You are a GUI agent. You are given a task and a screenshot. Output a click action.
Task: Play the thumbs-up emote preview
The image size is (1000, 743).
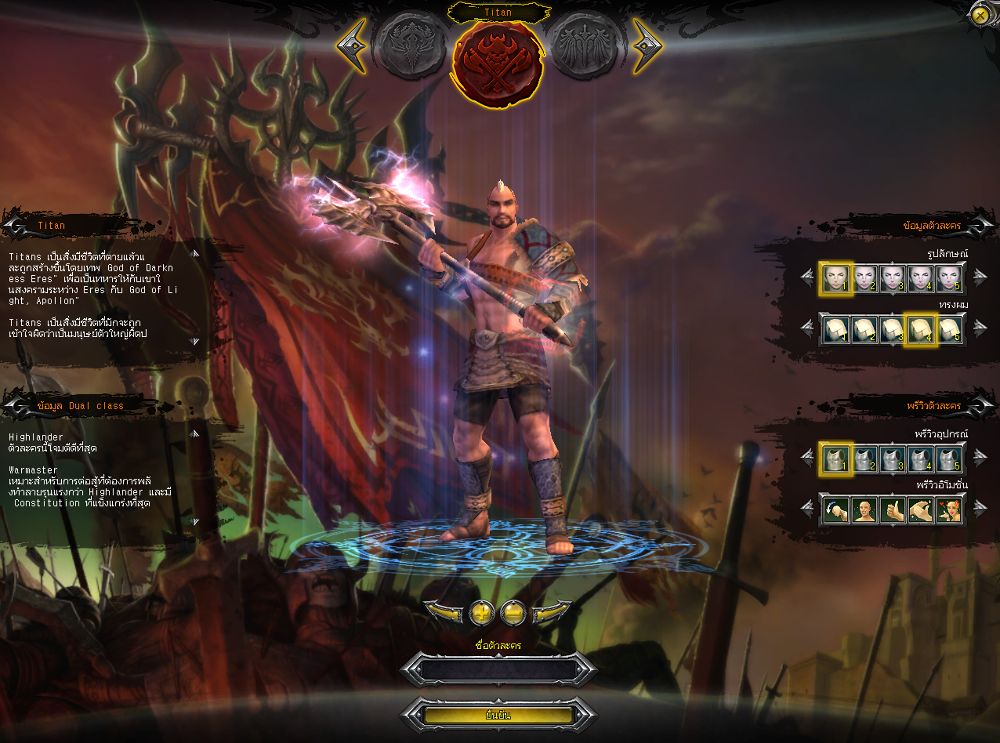[892, 511]
